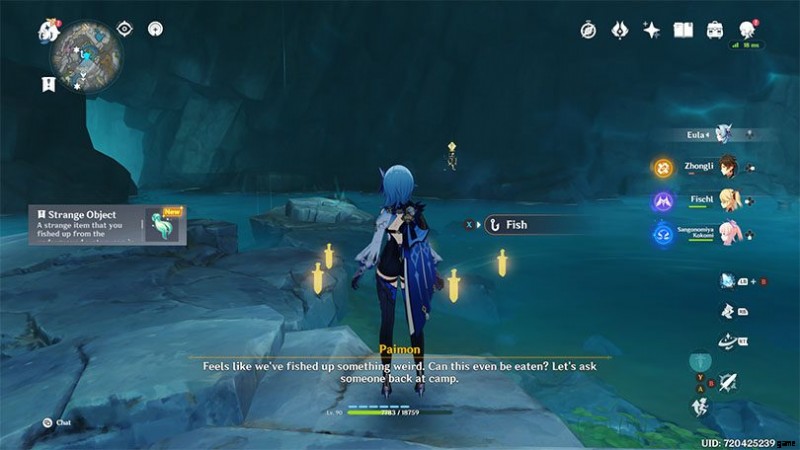
Task: Open the compass adventure icon
Action: [x=588, y=30]
